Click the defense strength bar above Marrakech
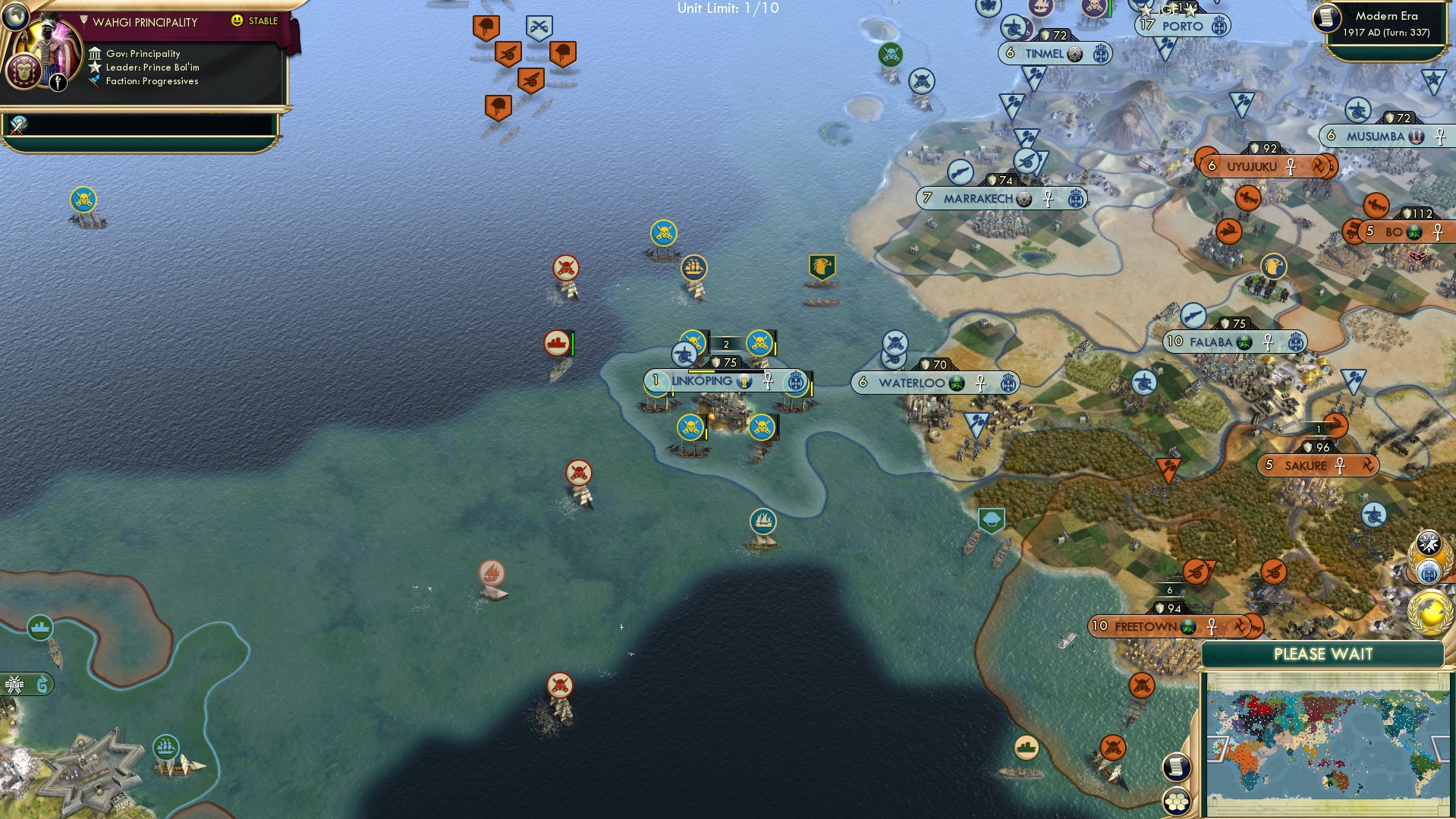 point(998,181)
